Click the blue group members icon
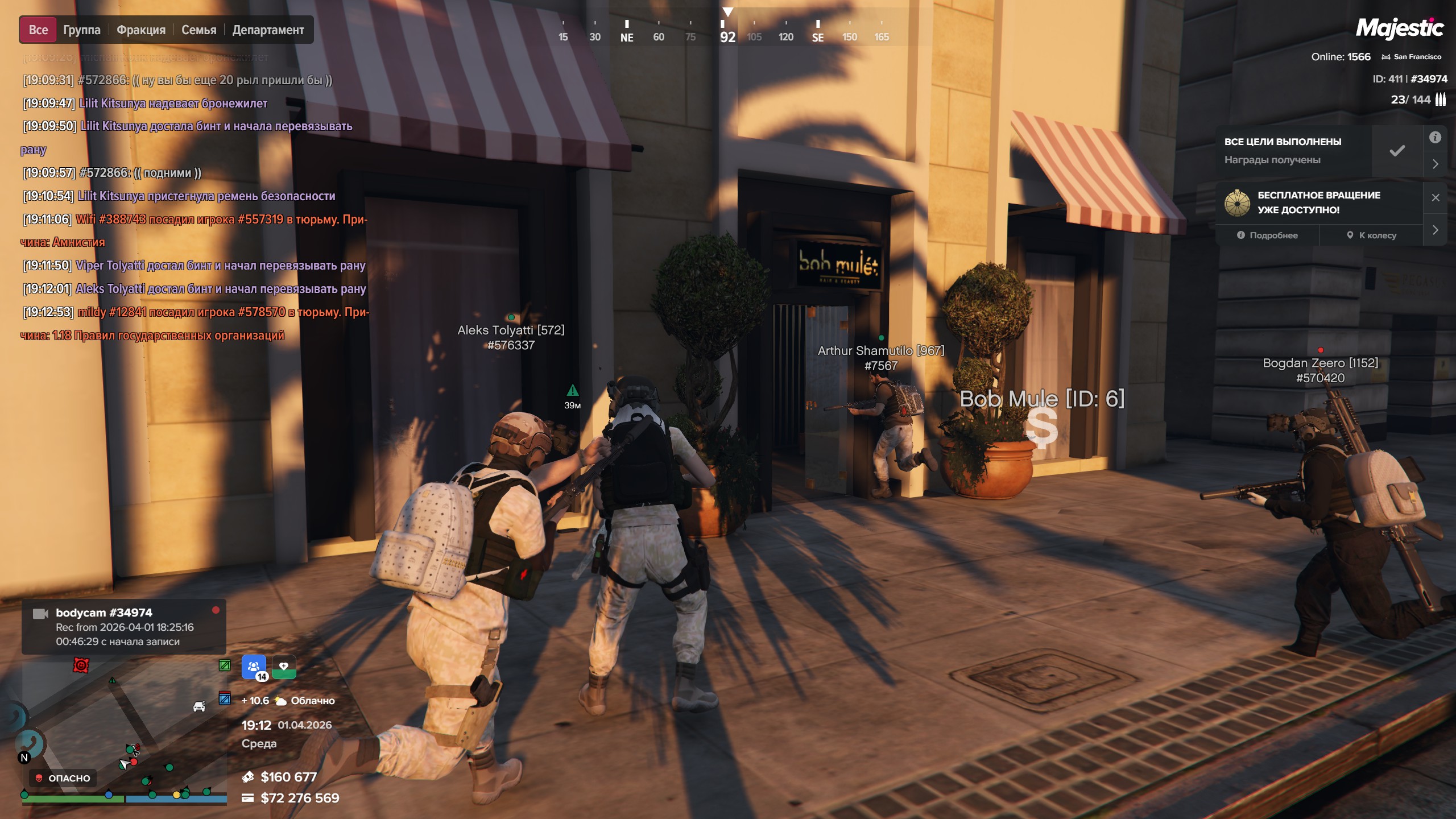1456x819 pixels. pyautogui.click(x=254, y=667)
